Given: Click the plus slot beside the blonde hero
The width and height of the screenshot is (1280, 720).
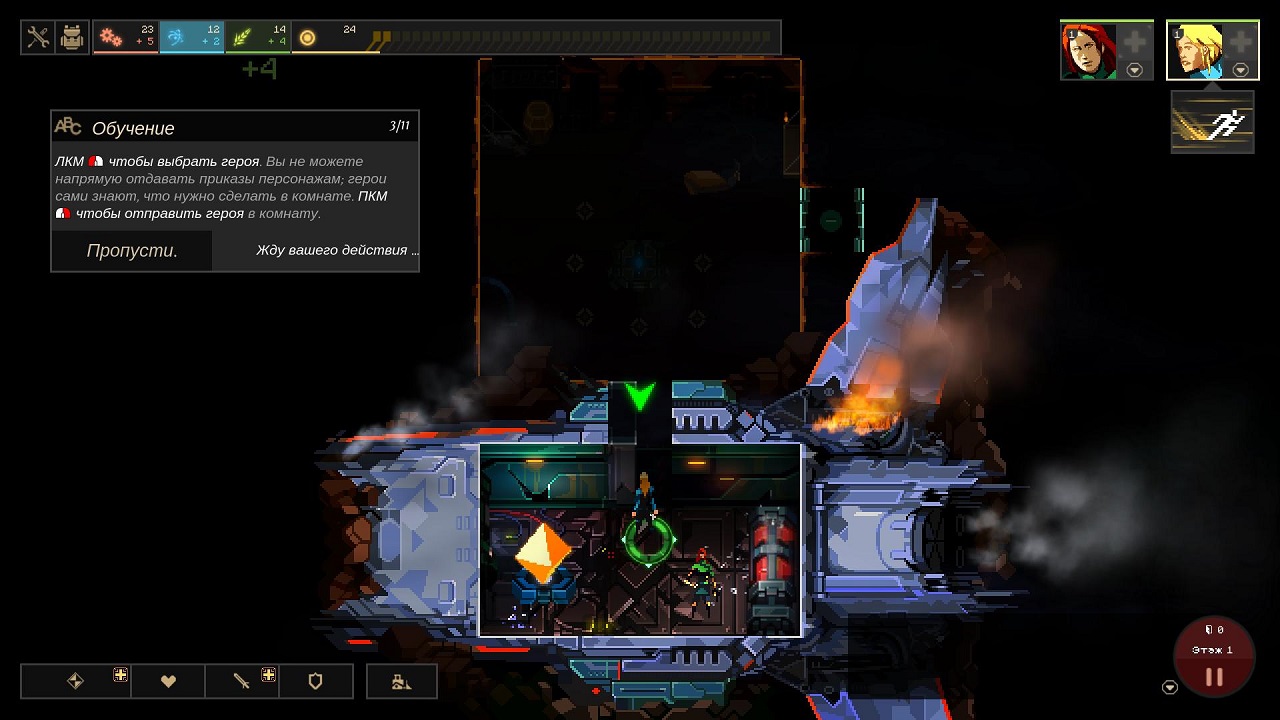Looking at the screenshot, I should (1240, 43).
